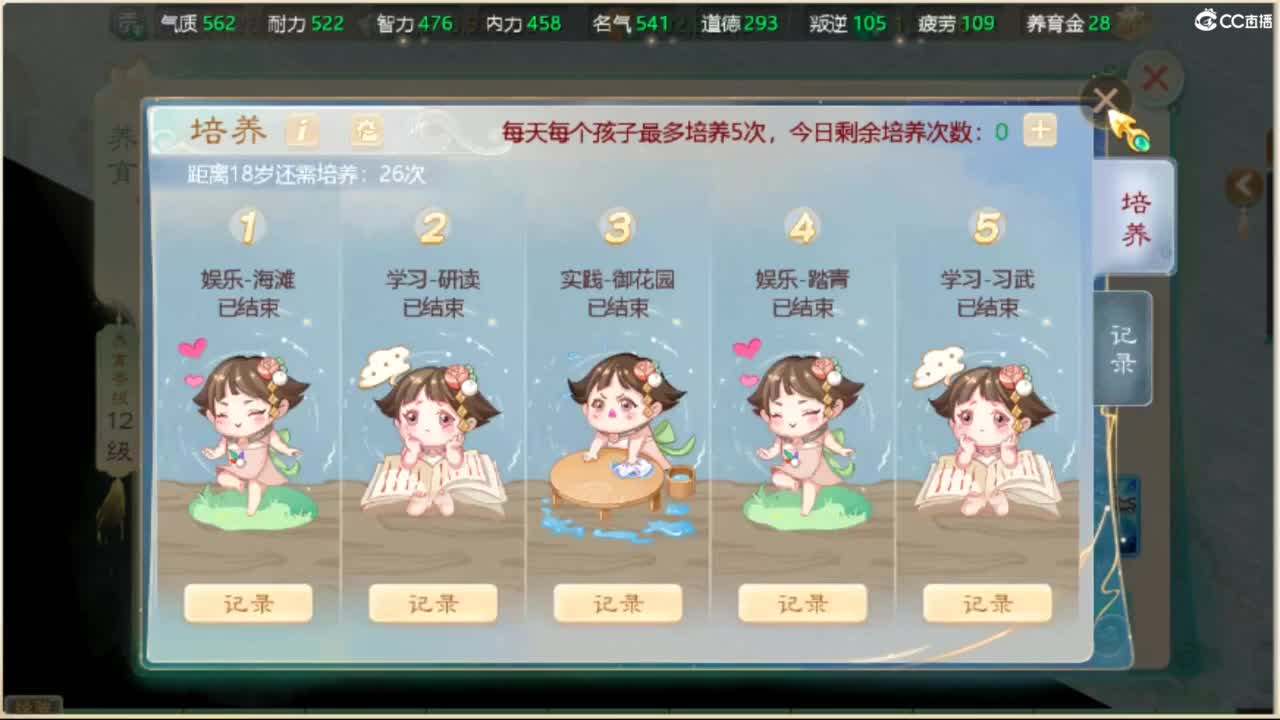
Task: Click the 养育金 28 currency display
Action: point(1066,22)
